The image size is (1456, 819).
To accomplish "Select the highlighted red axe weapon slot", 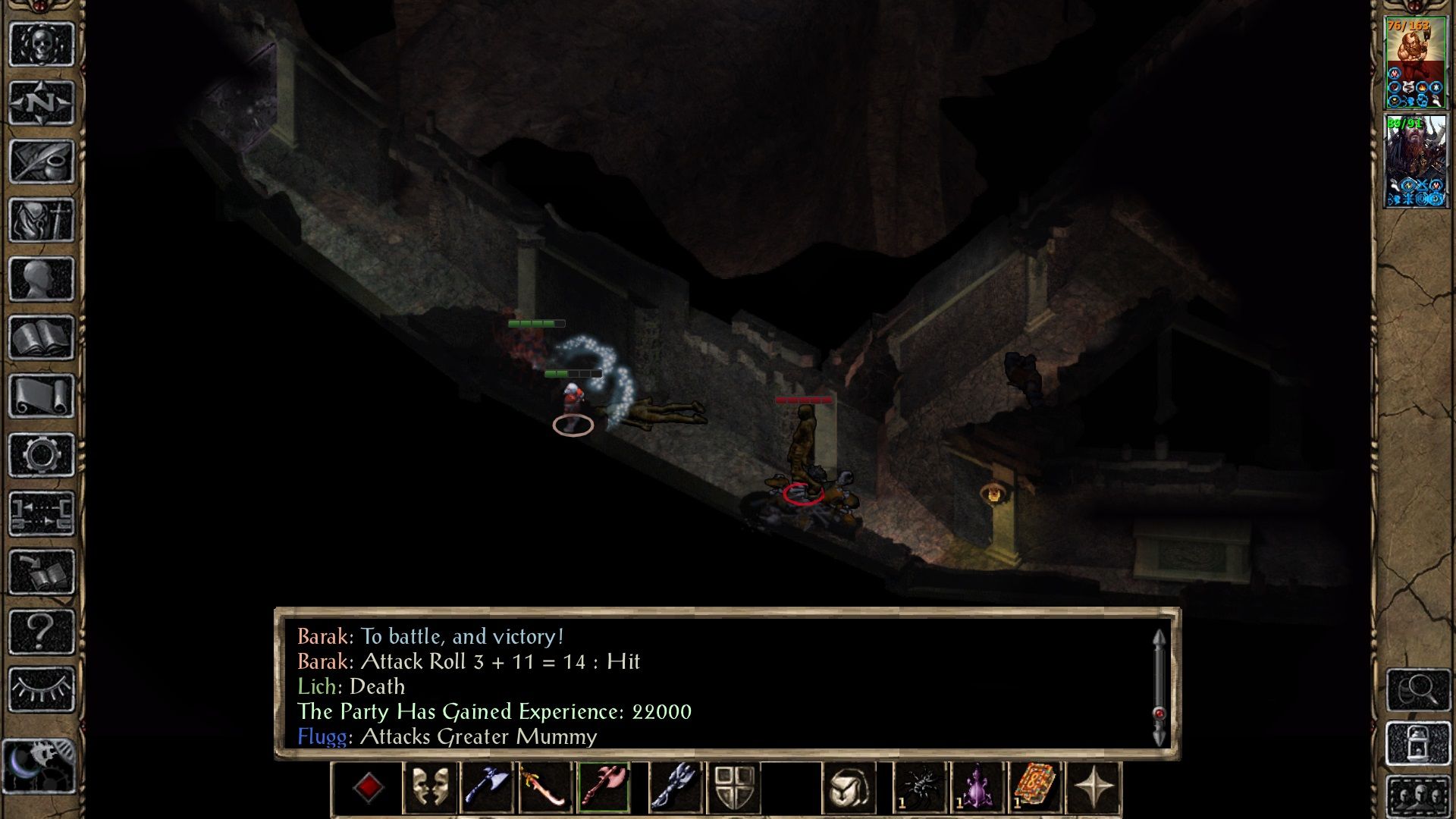I will click(x=604, y=787).
